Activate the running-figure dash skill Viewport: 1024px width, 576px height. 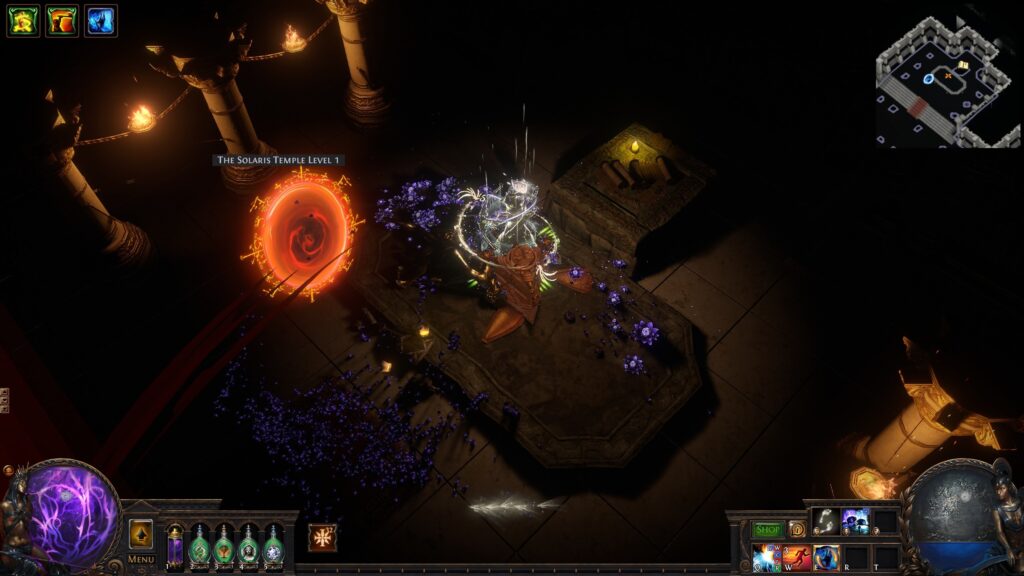click(x=797, y=557)
